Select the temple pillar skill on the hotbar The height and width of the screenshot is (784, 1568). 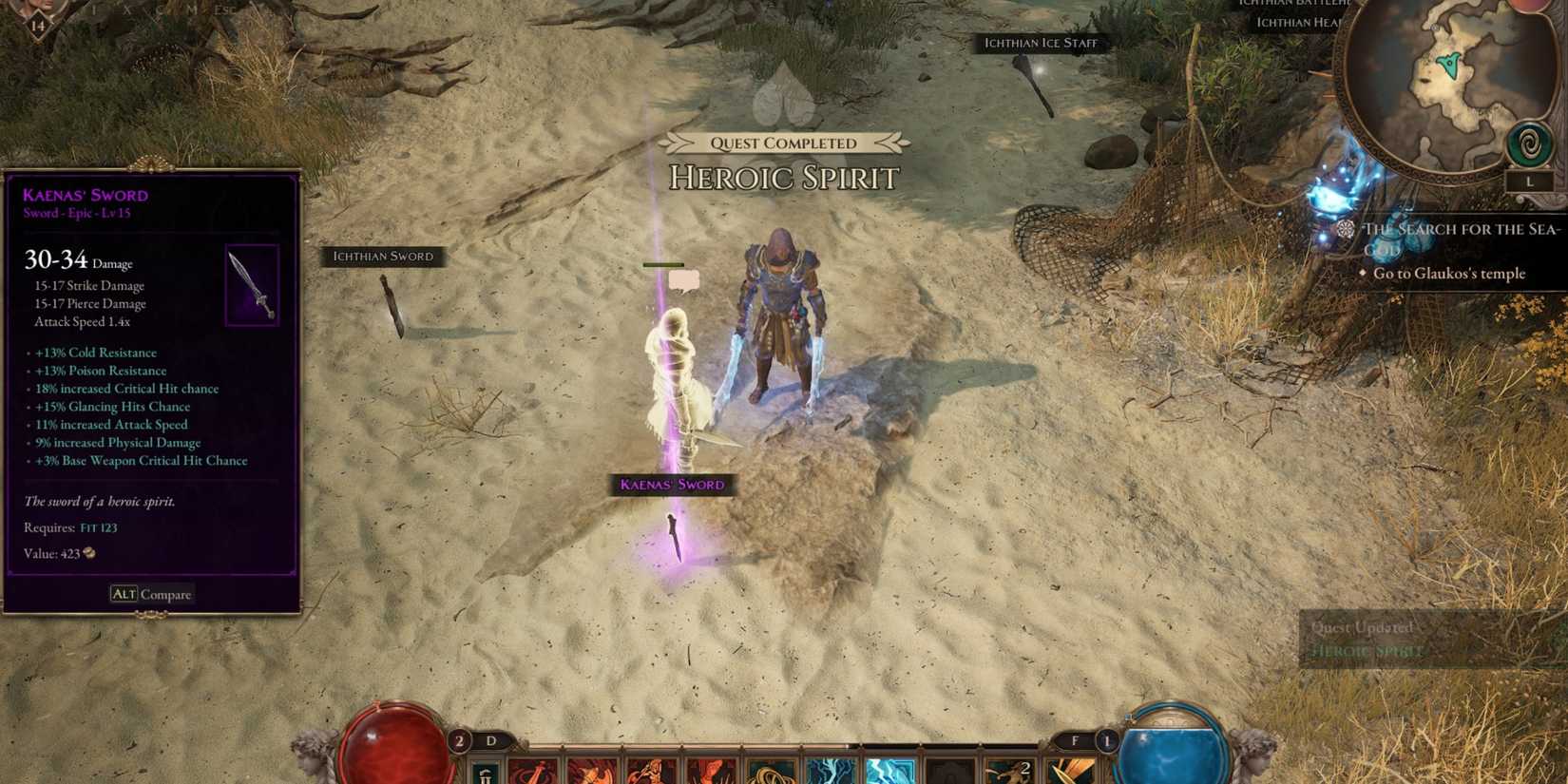pos(483,770)
